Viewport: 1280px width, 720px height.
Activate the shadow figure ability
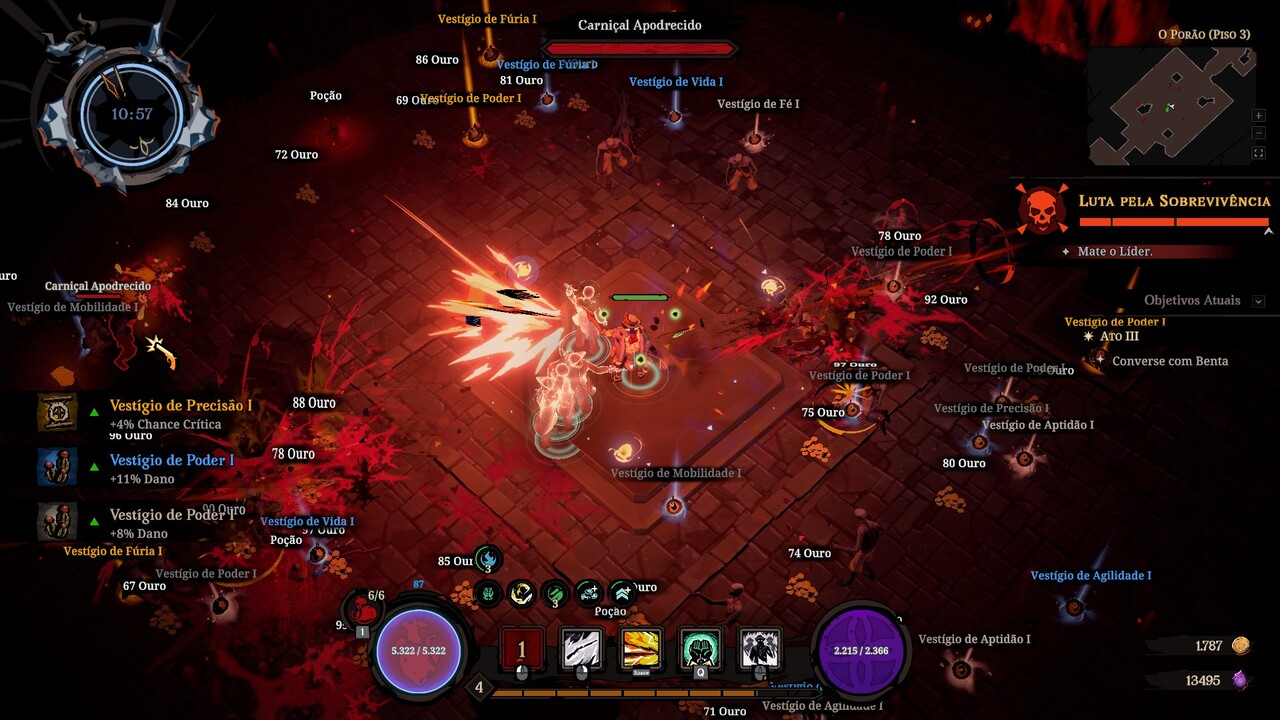[760, 650]
